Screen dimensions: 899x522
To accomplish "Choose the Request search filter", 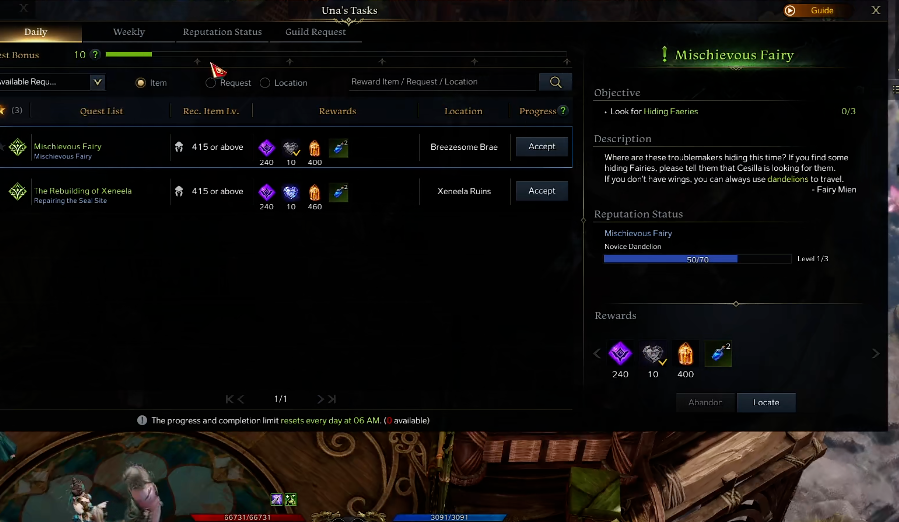I will (211, 83).
